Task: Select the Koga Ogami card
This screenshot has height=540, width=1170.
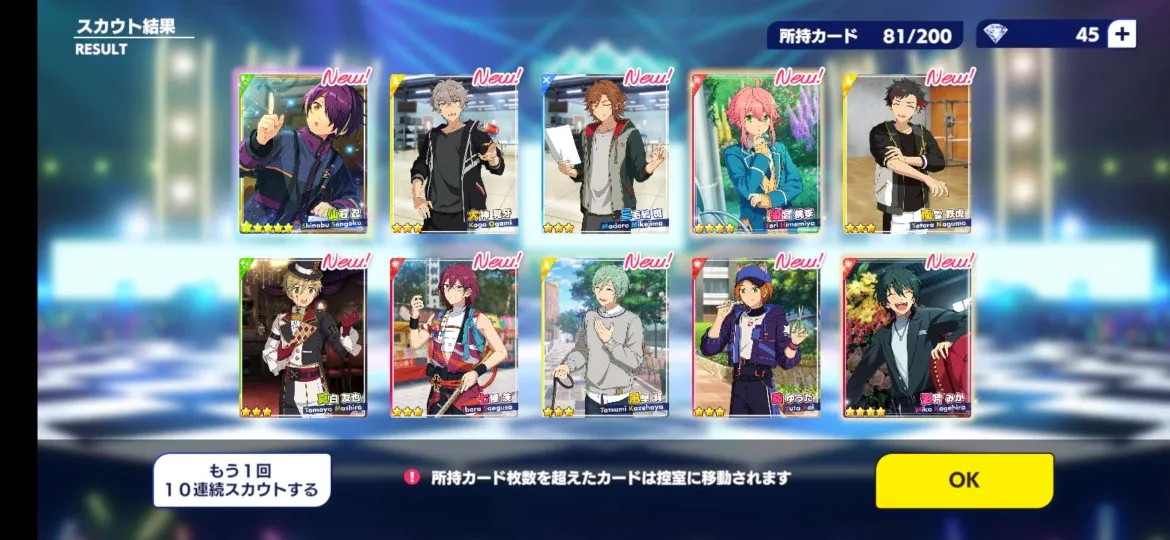Action: (454, 154)
